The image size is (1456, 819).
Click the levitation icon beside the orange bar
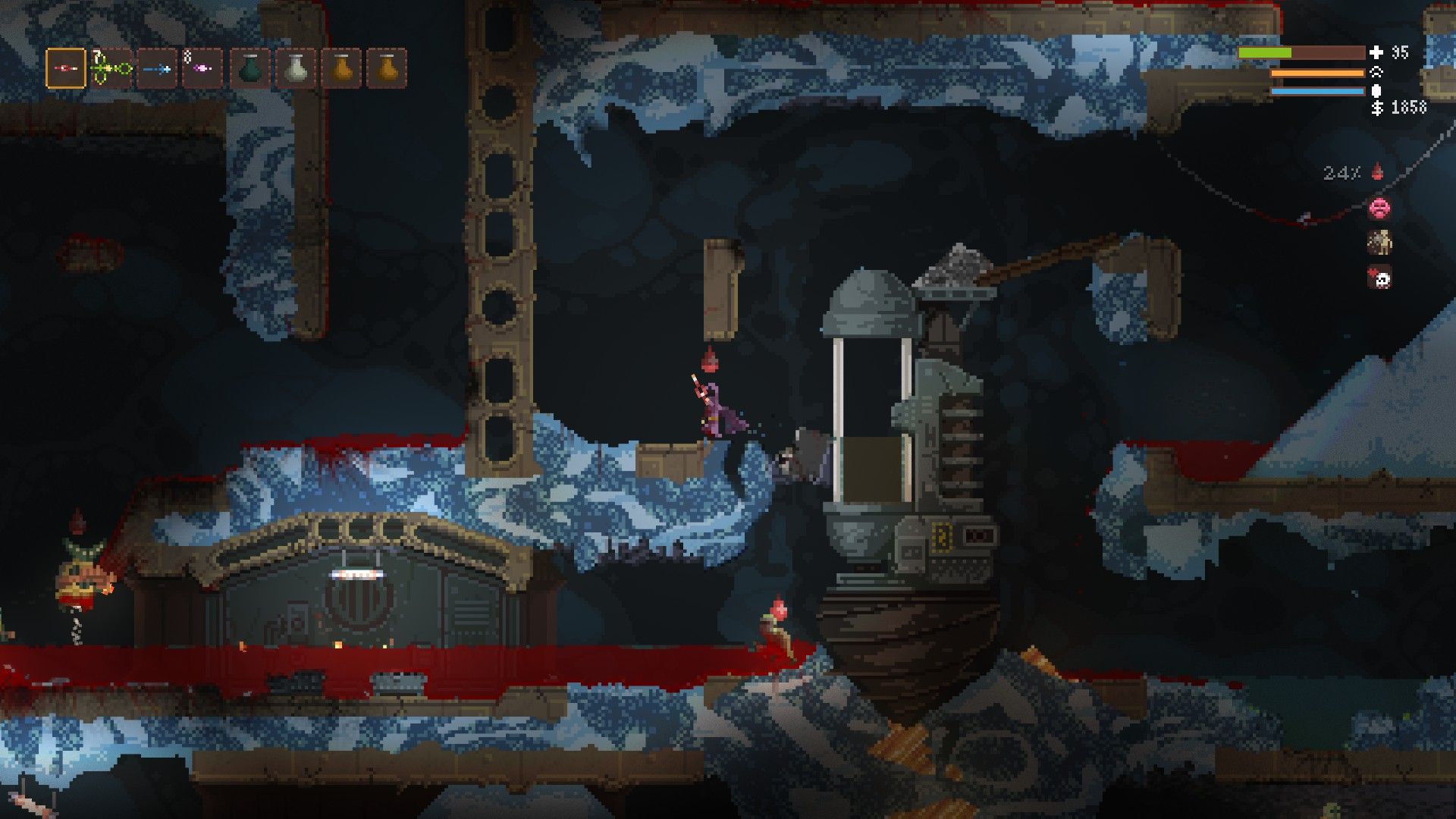1376,73
